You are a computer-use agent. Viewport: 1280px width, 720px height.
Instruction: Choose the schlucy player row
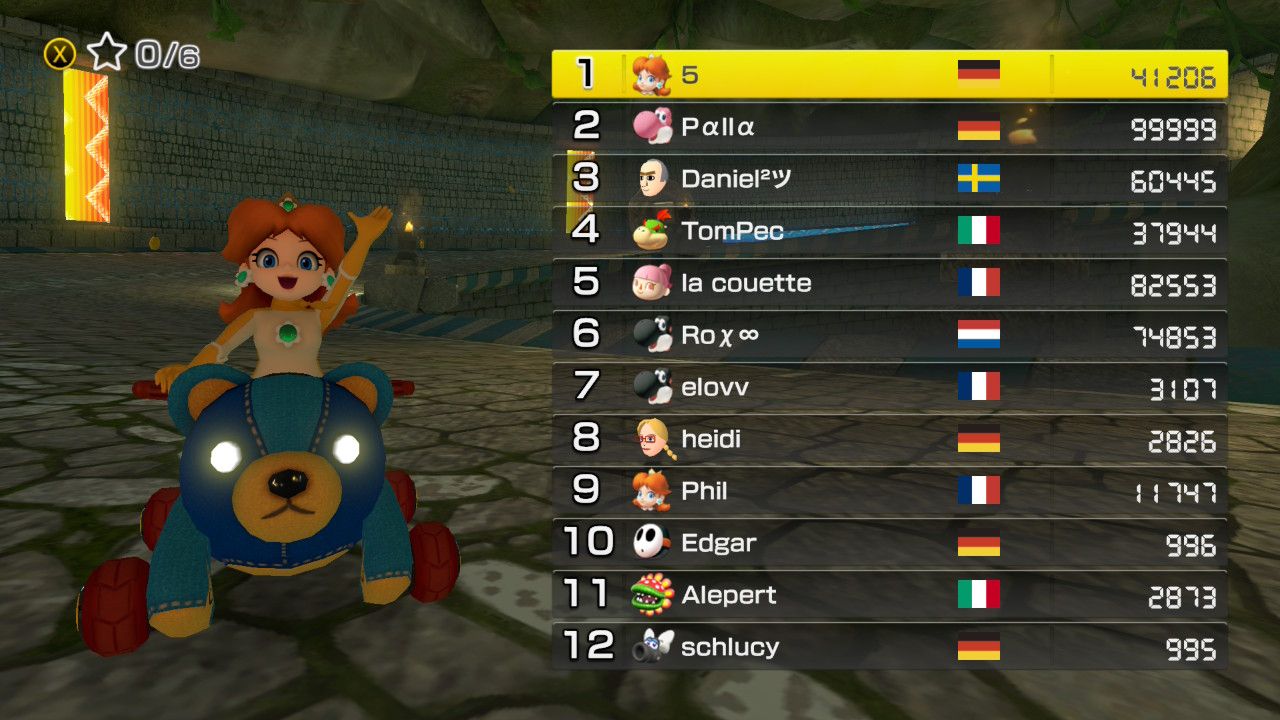(889, 647)
